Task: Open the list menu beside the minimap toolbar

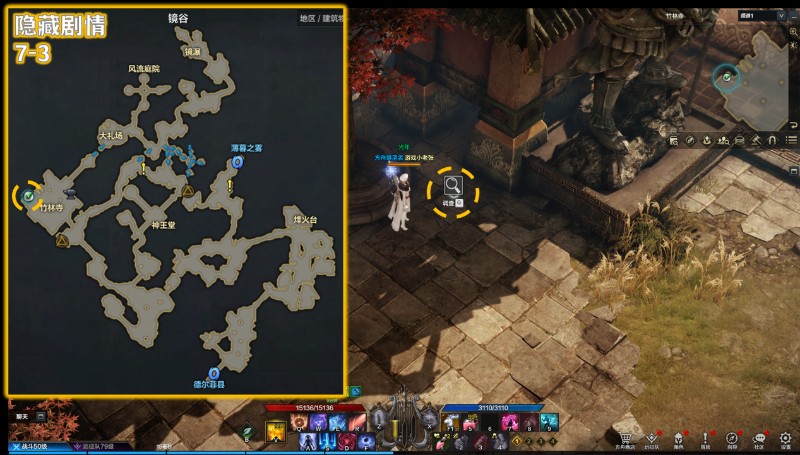Action: tap(791, 141)
